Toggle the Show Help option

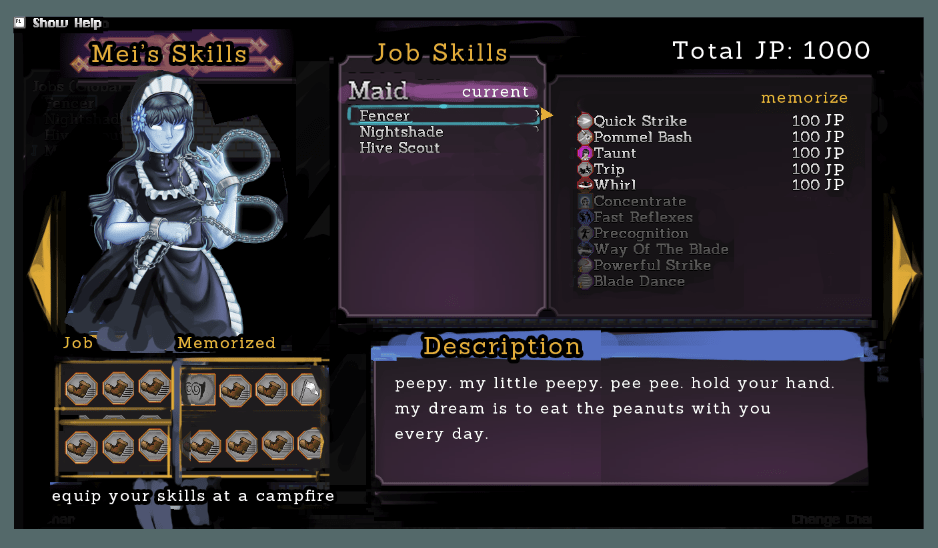(x=66, y=23)
